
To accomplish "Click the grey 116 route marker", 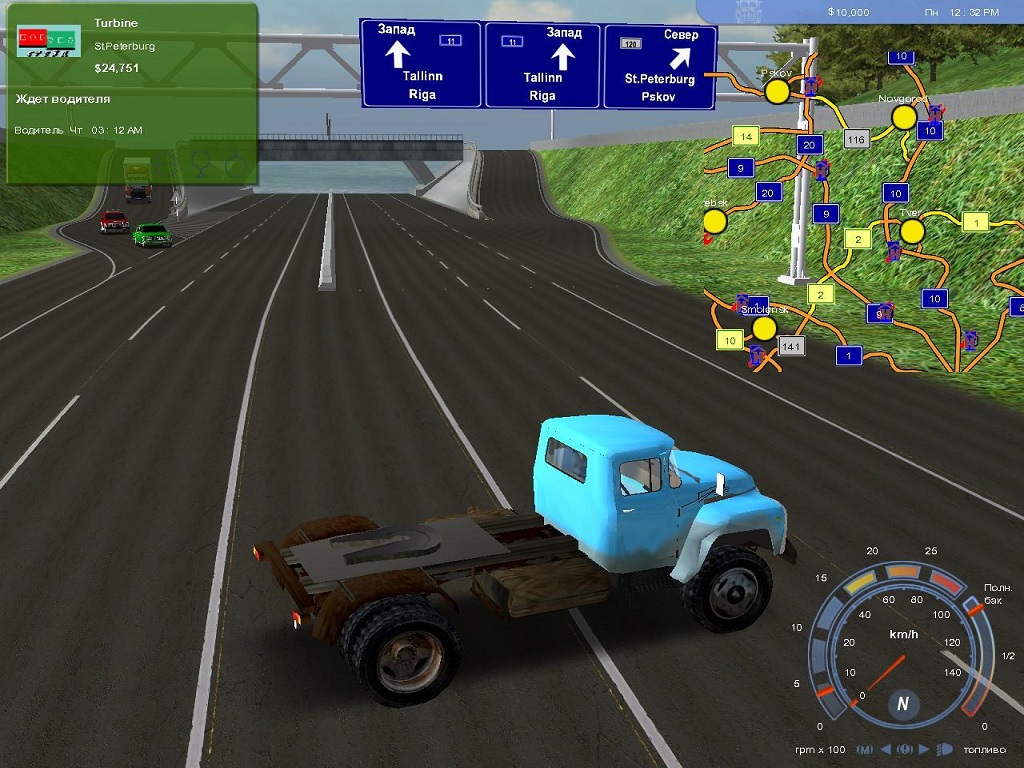I will tap(855, 140).
